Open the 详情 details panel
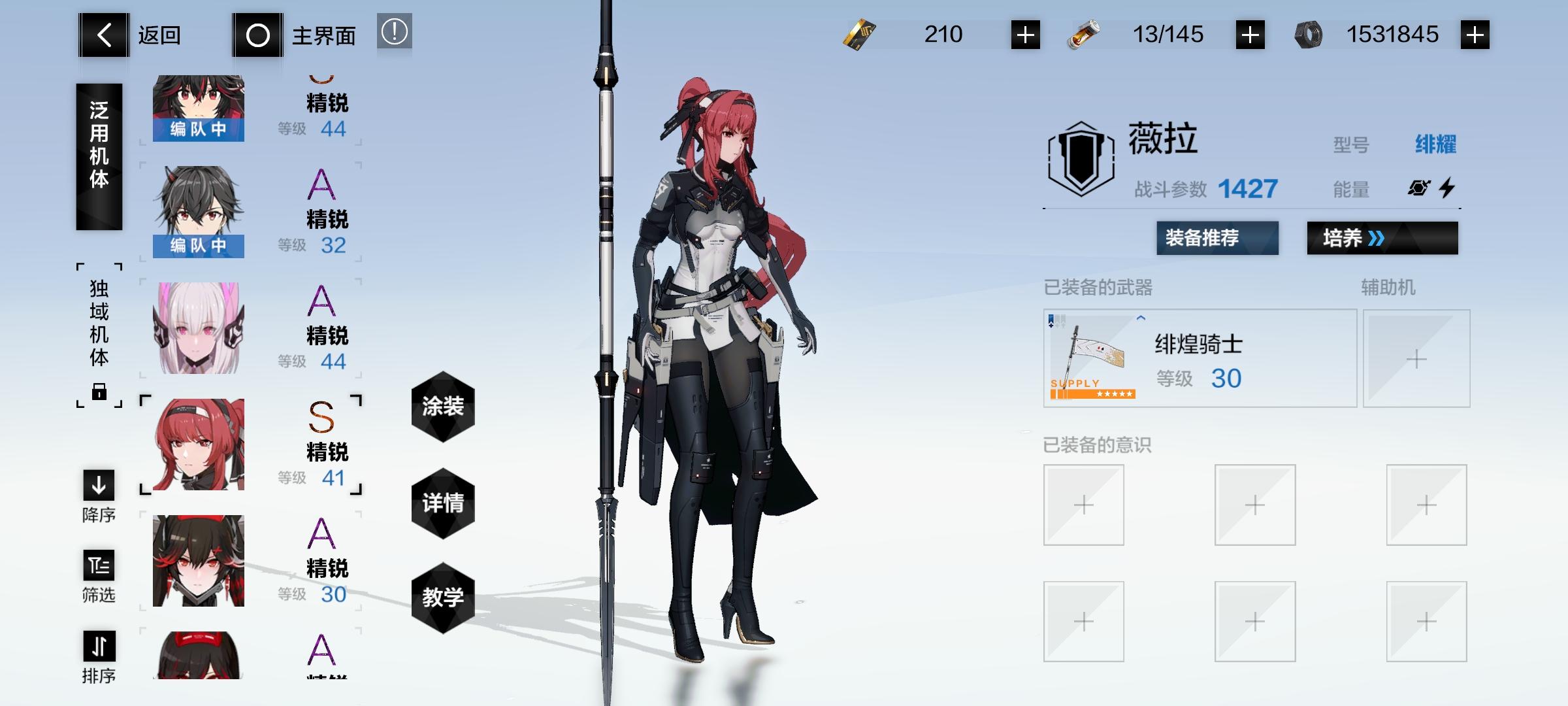 tap(443, 503)
